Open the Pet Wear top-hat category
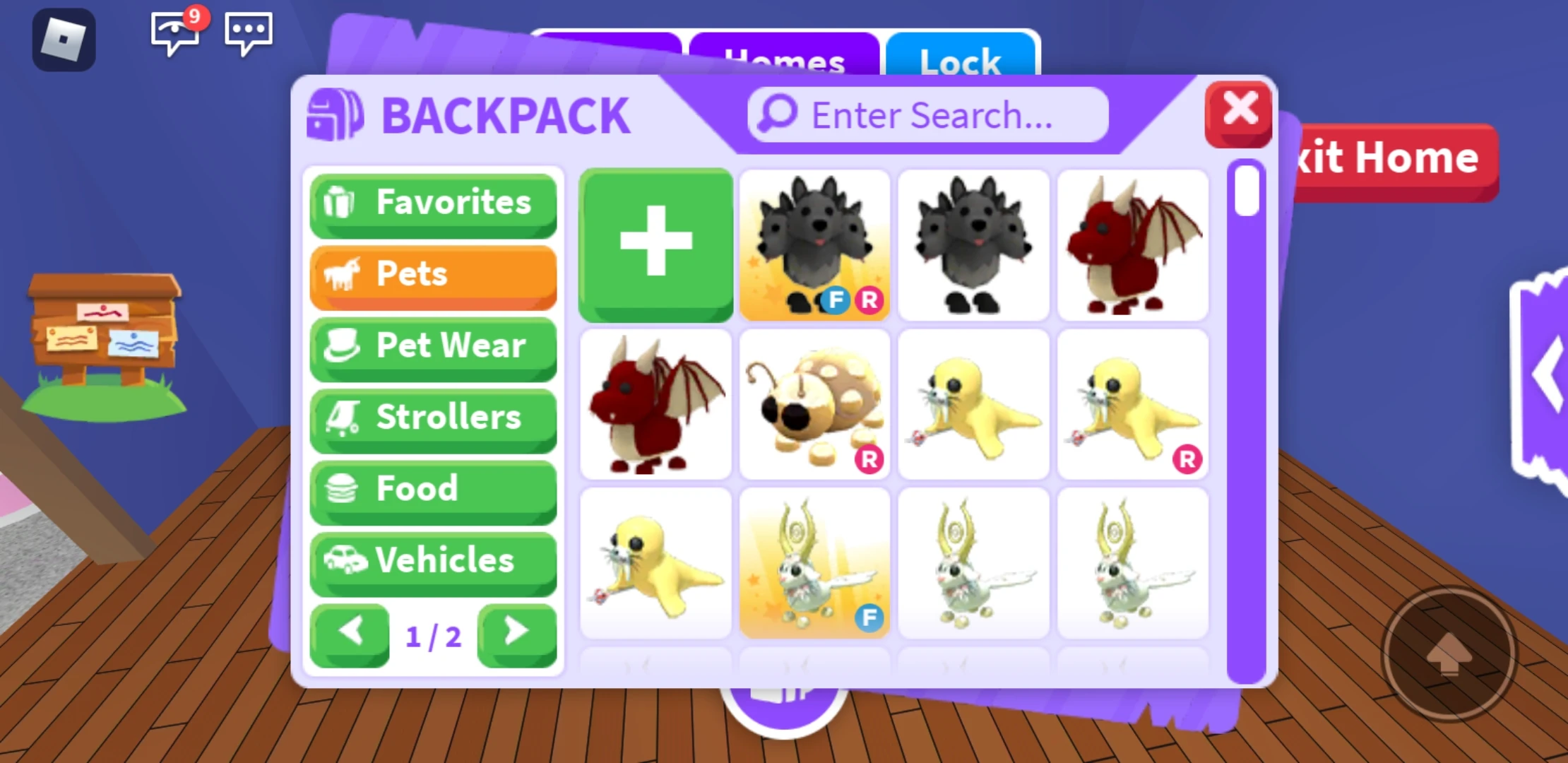The image size is (1568, 763). click(x=432, y=346)
